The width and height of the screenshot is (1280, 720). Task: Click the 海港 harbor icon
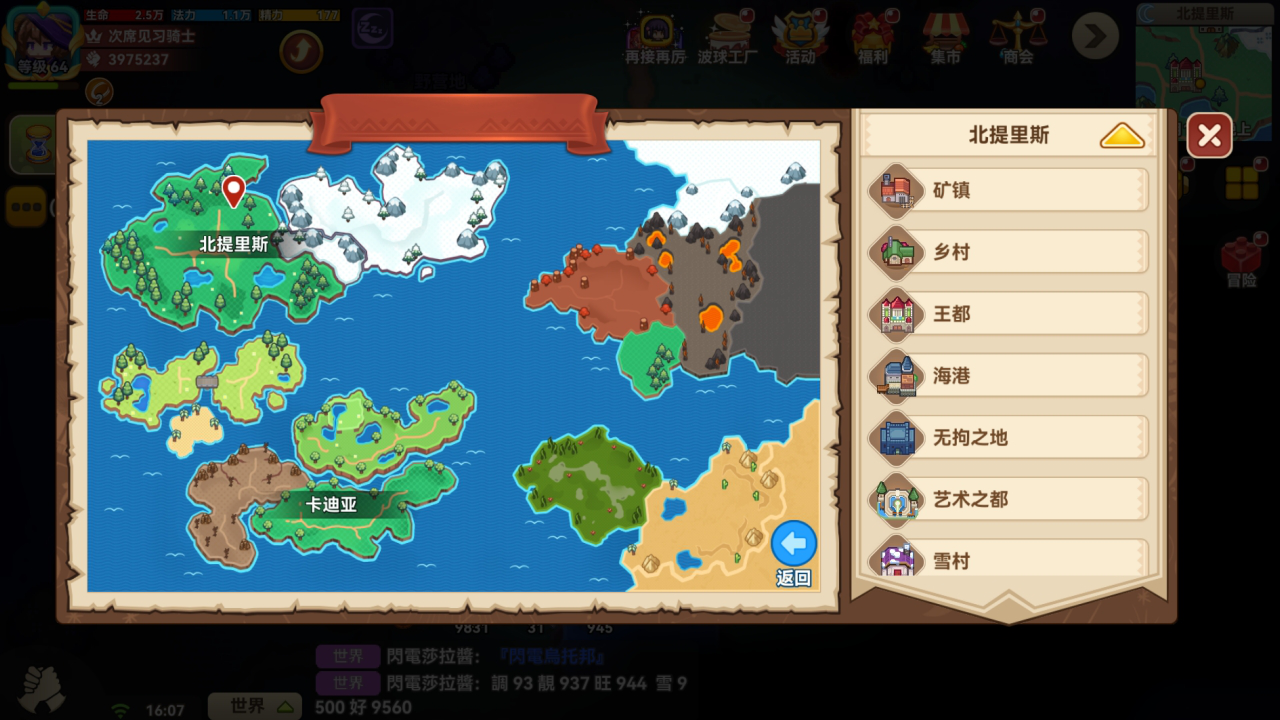[x=898, y=376]
